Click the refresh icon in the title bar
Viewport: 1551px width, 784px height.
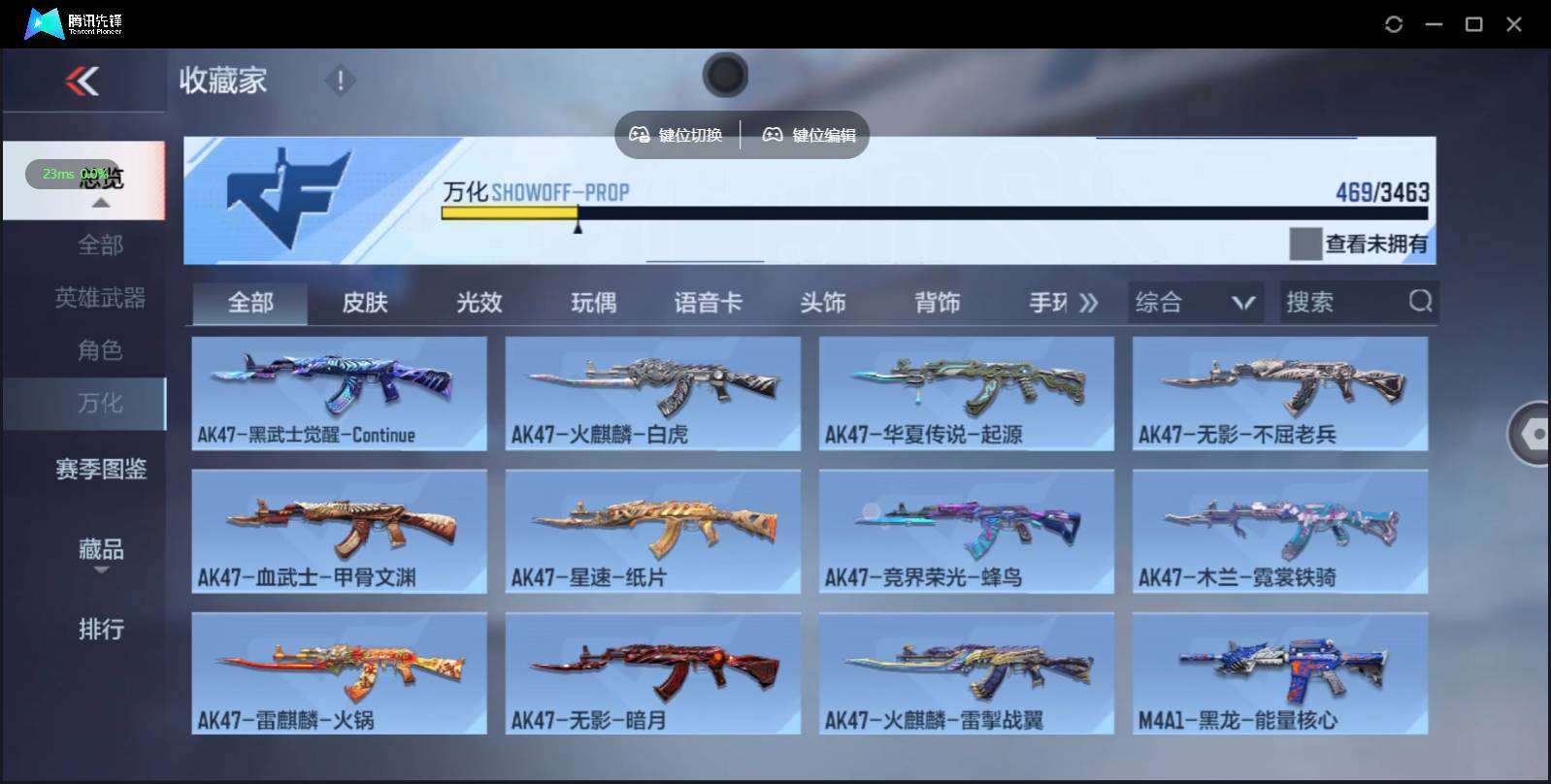coord(1395,23)
